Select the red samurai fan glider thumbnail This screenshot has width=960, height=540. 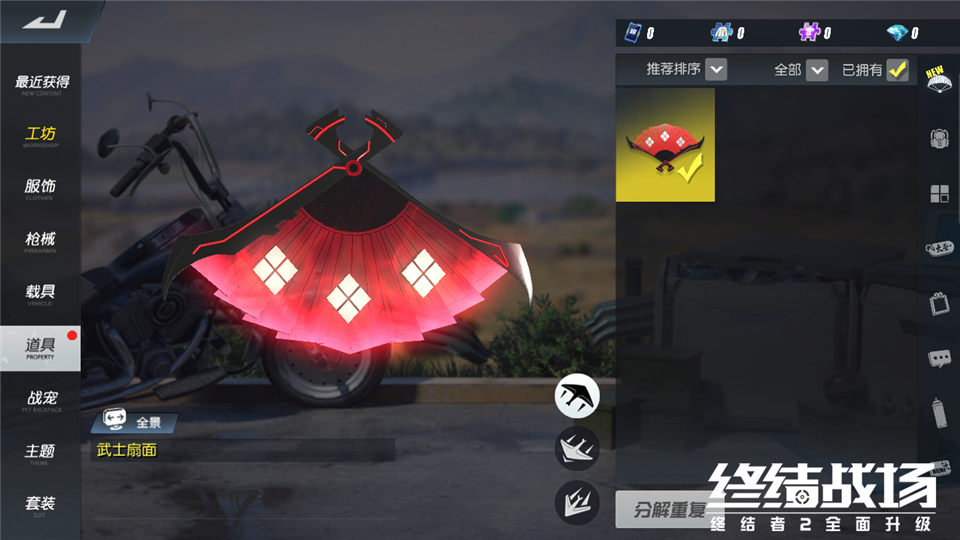point(665,145)
